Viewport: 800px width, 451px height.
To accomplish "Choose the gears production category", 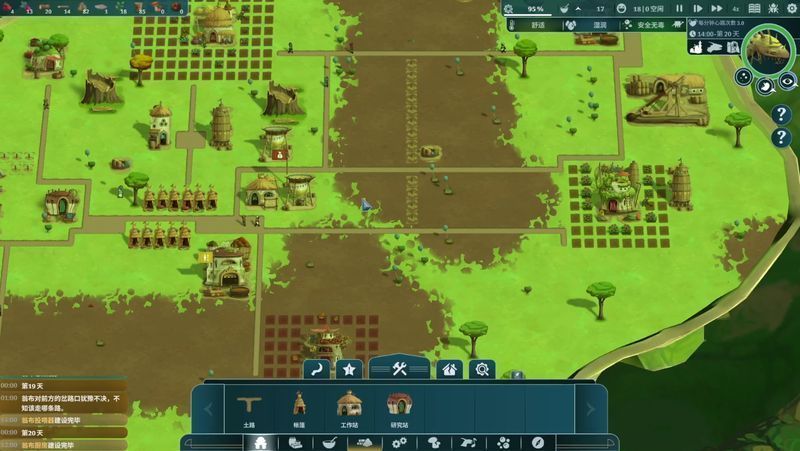I will click(x=399, y=442).
